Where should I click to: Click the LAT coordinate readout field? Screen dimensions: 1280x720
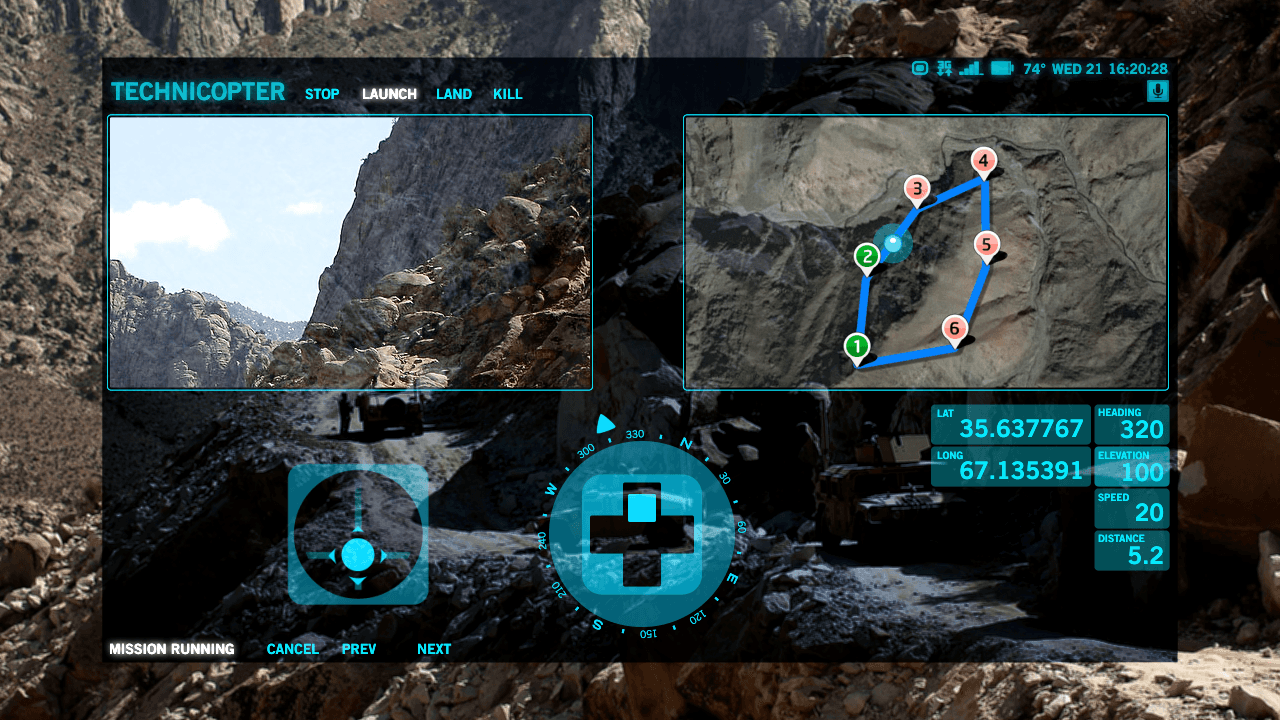tap(1010, 425)
